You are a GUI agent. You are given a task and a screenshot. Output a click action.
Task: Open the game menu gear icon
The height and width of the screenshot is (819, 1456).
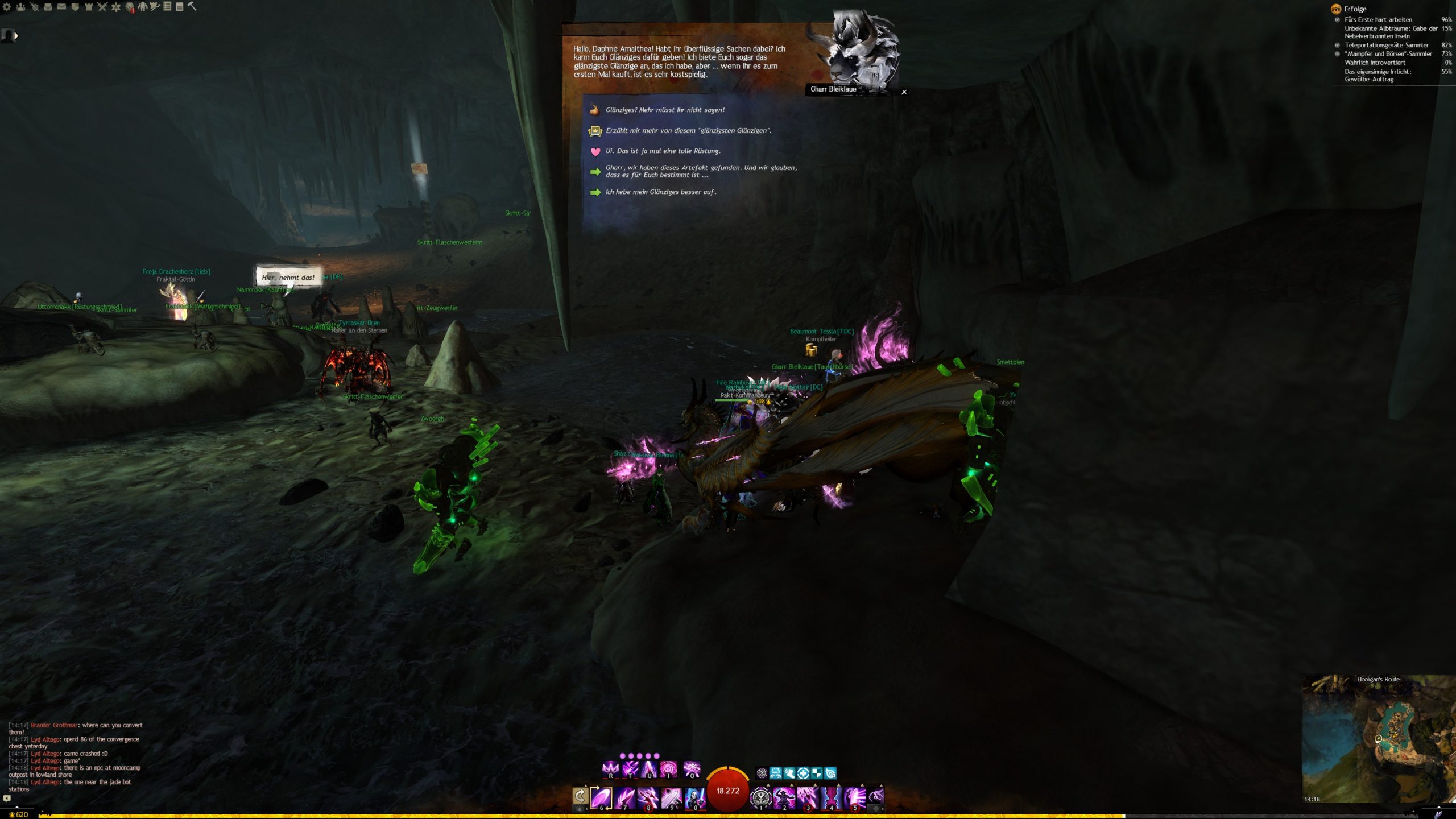[x=7, y=7]
